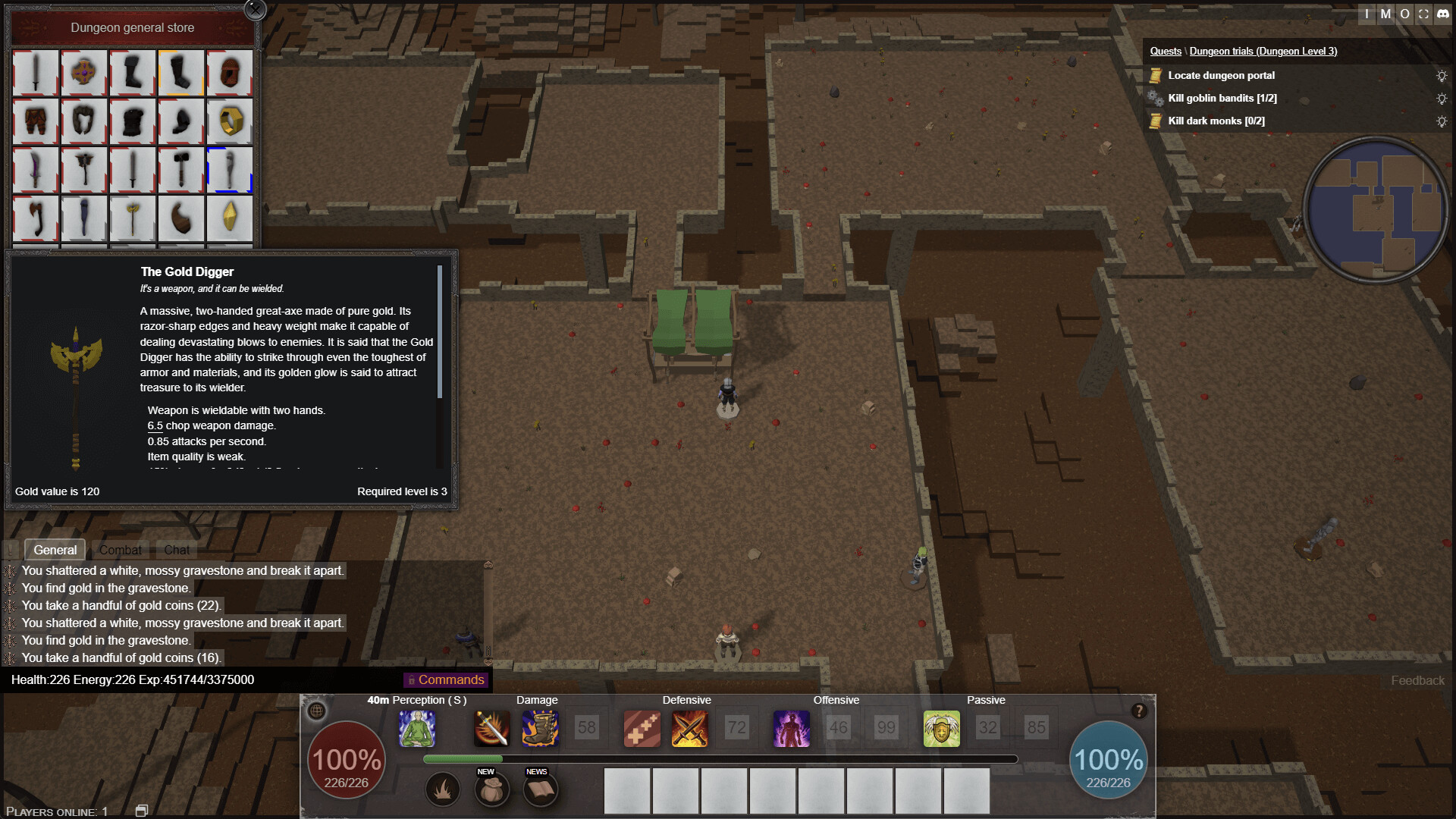Switch to the Combat tab
Viewport: 1456px width, 819px height.
click(120, 549)
